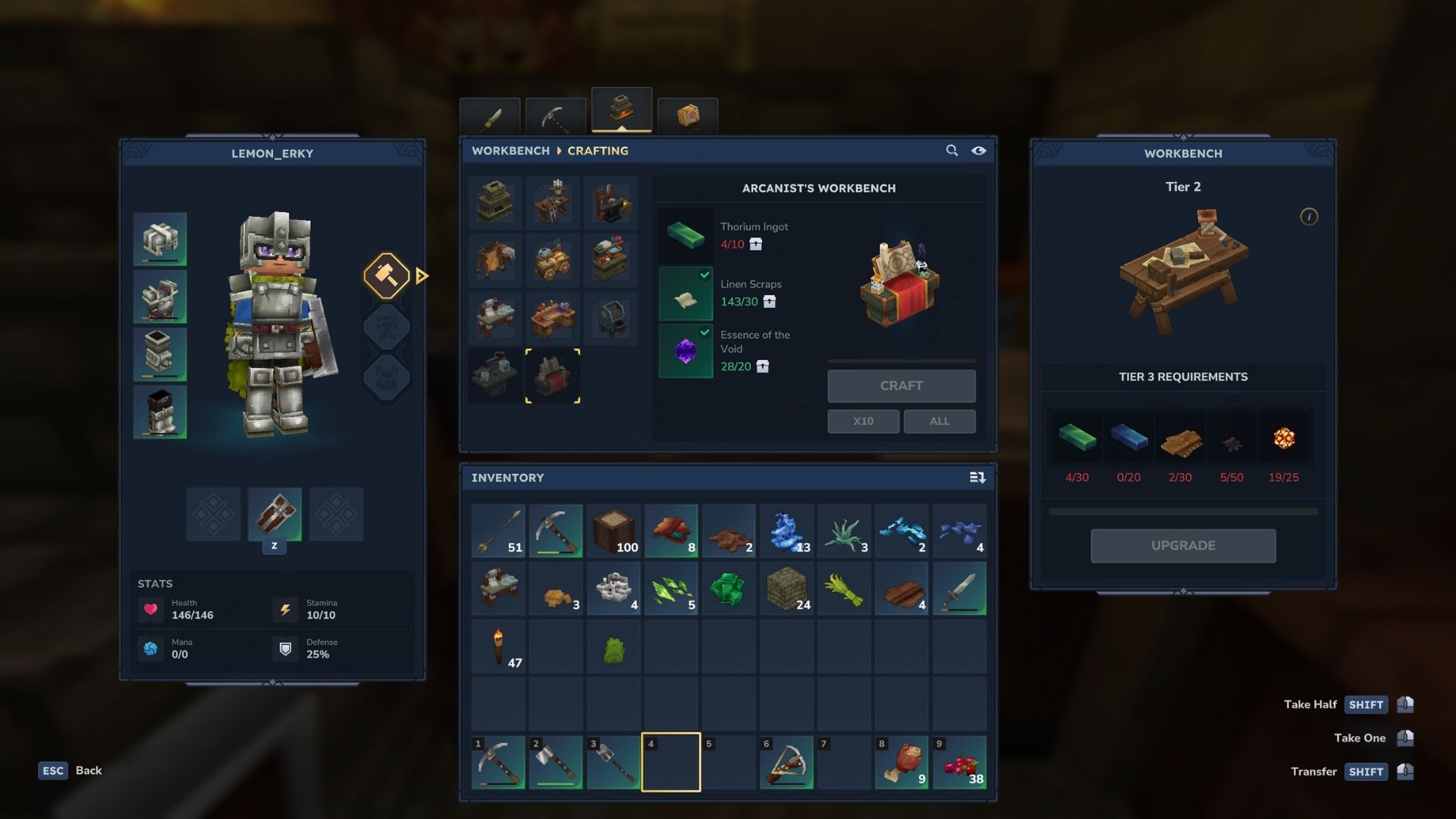Sort the inventory with the sort icon

[x=977, y=478]
